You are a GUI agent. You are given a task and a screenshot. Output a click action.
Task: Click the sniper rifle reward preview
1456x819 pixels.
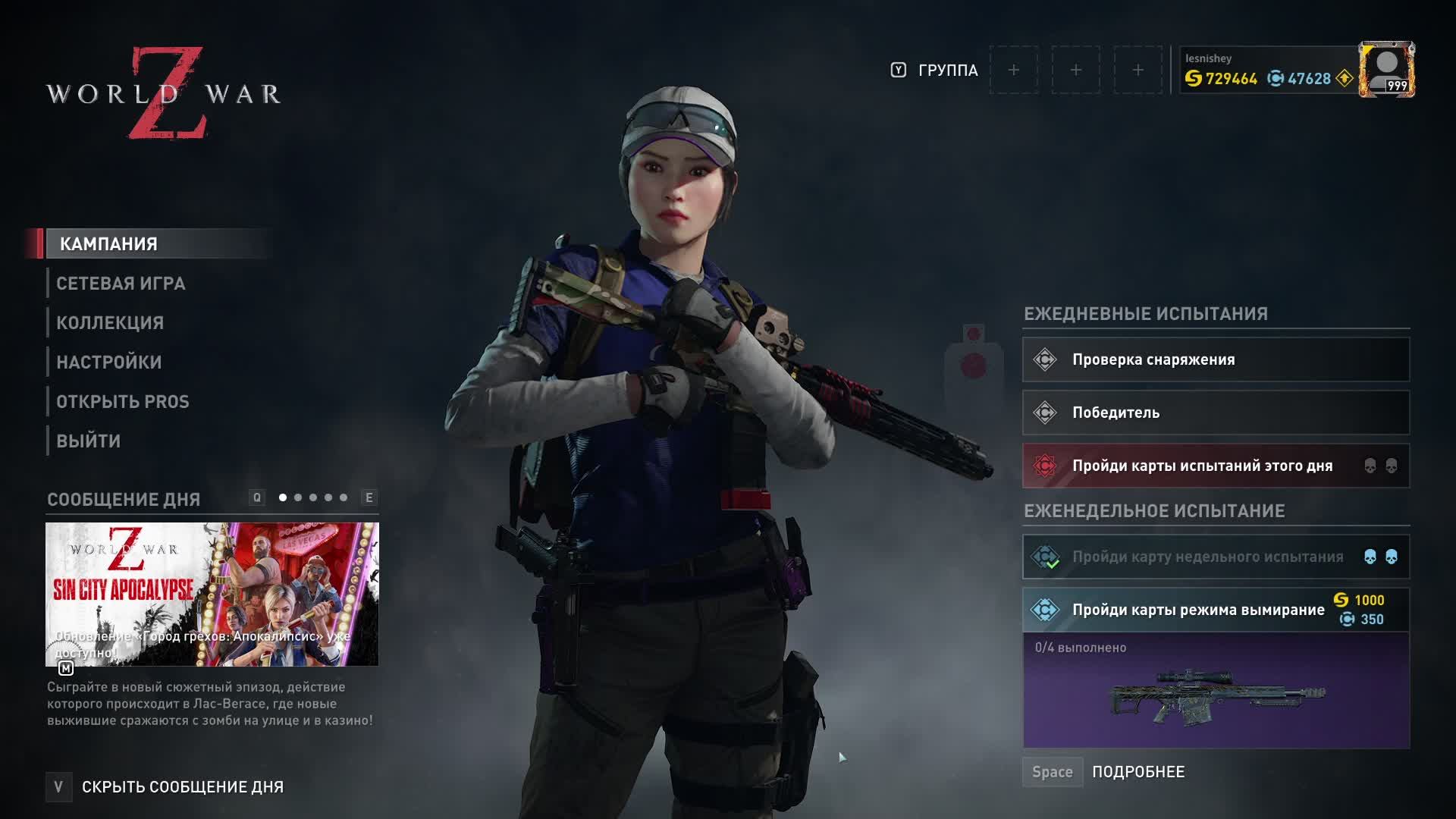[x=1216, y=696]
